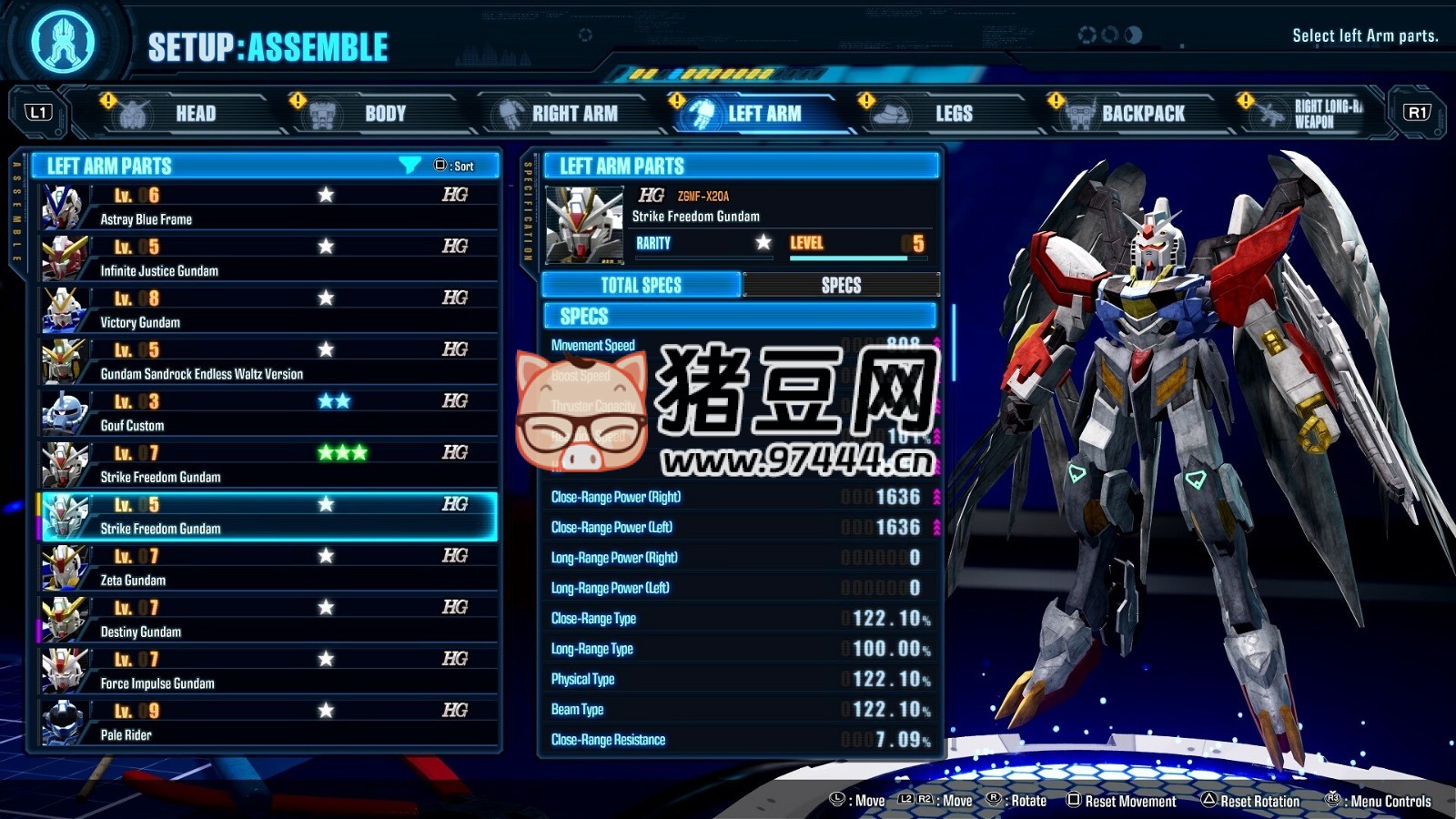1456x819 pixels.
Task: Switch to the SPECS tab
Action: click(841, 285)
